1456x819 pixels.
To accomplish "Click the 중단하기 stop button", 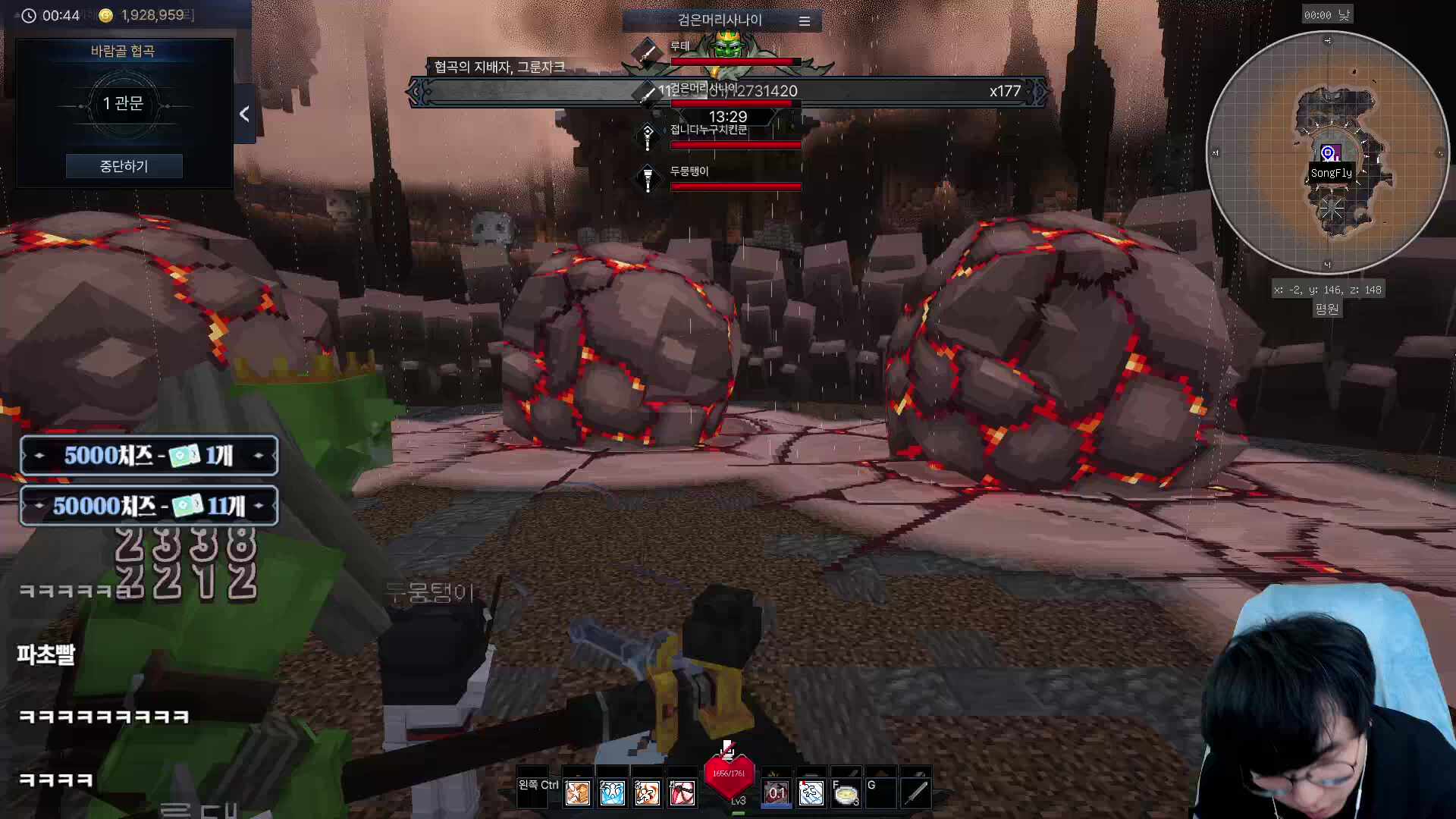I will [x=124, y=166].
